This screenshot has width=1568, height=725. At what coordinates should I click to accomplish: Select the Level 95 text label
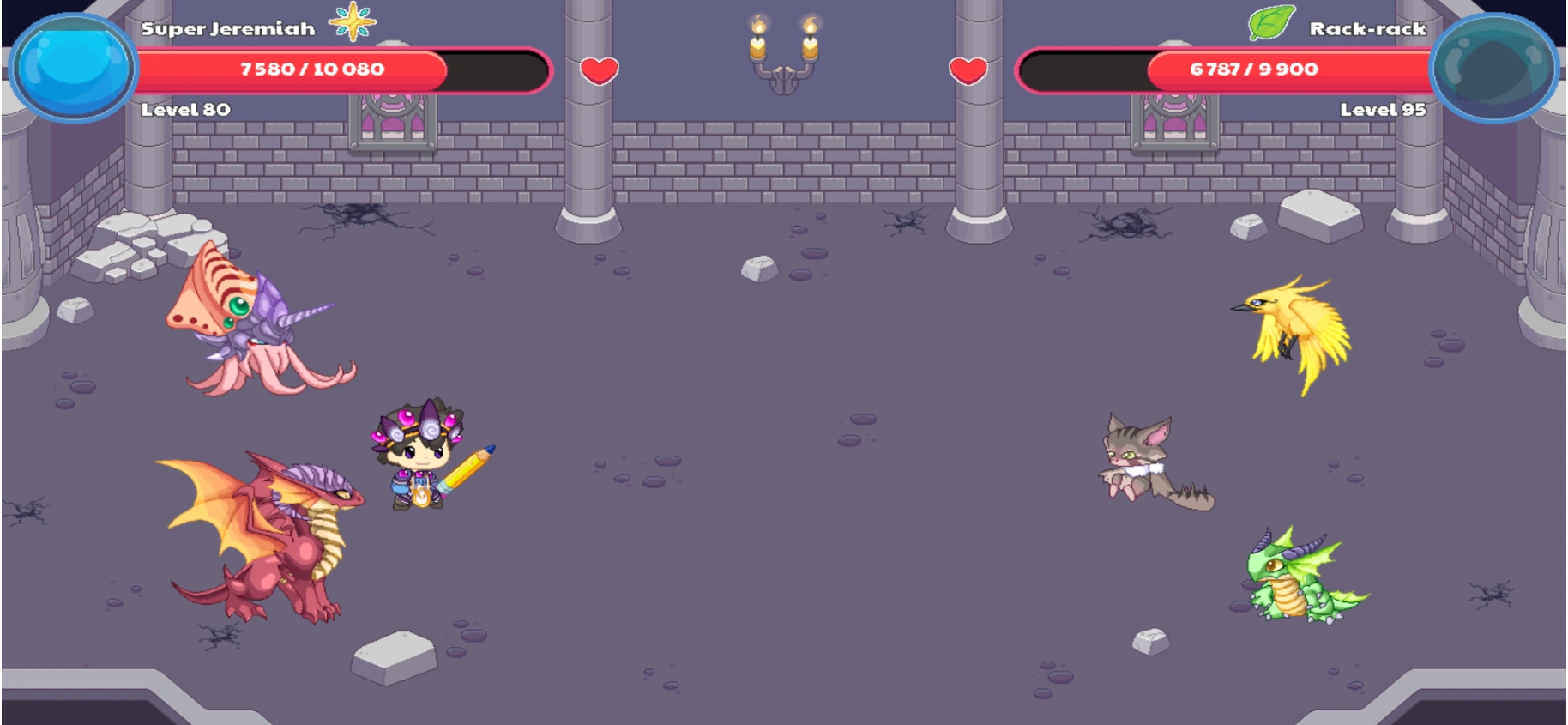1383,109
